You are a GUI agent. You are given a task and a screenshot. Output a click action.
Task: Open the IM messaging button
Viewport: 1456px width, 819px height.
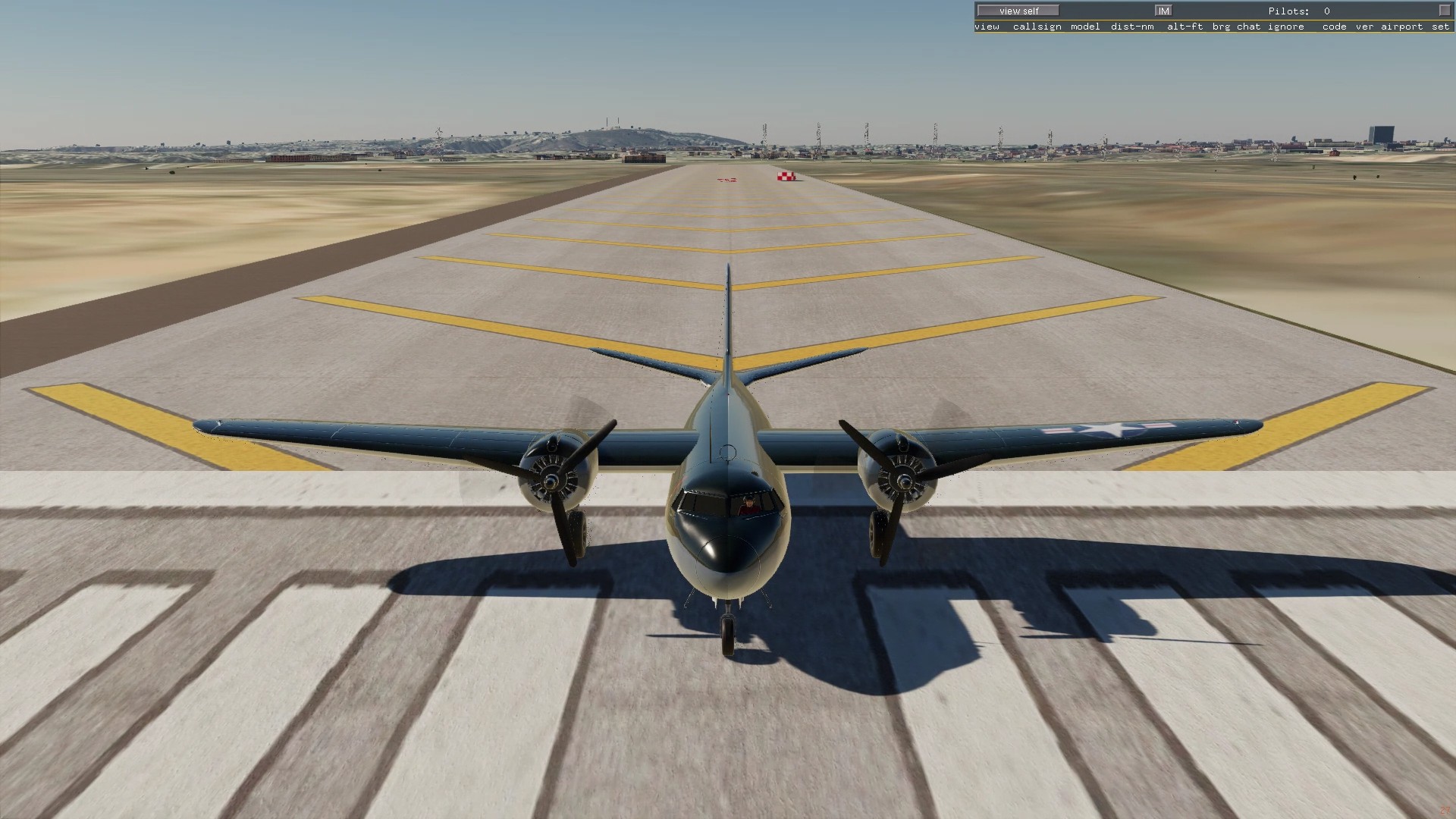tap(1163, 11)
